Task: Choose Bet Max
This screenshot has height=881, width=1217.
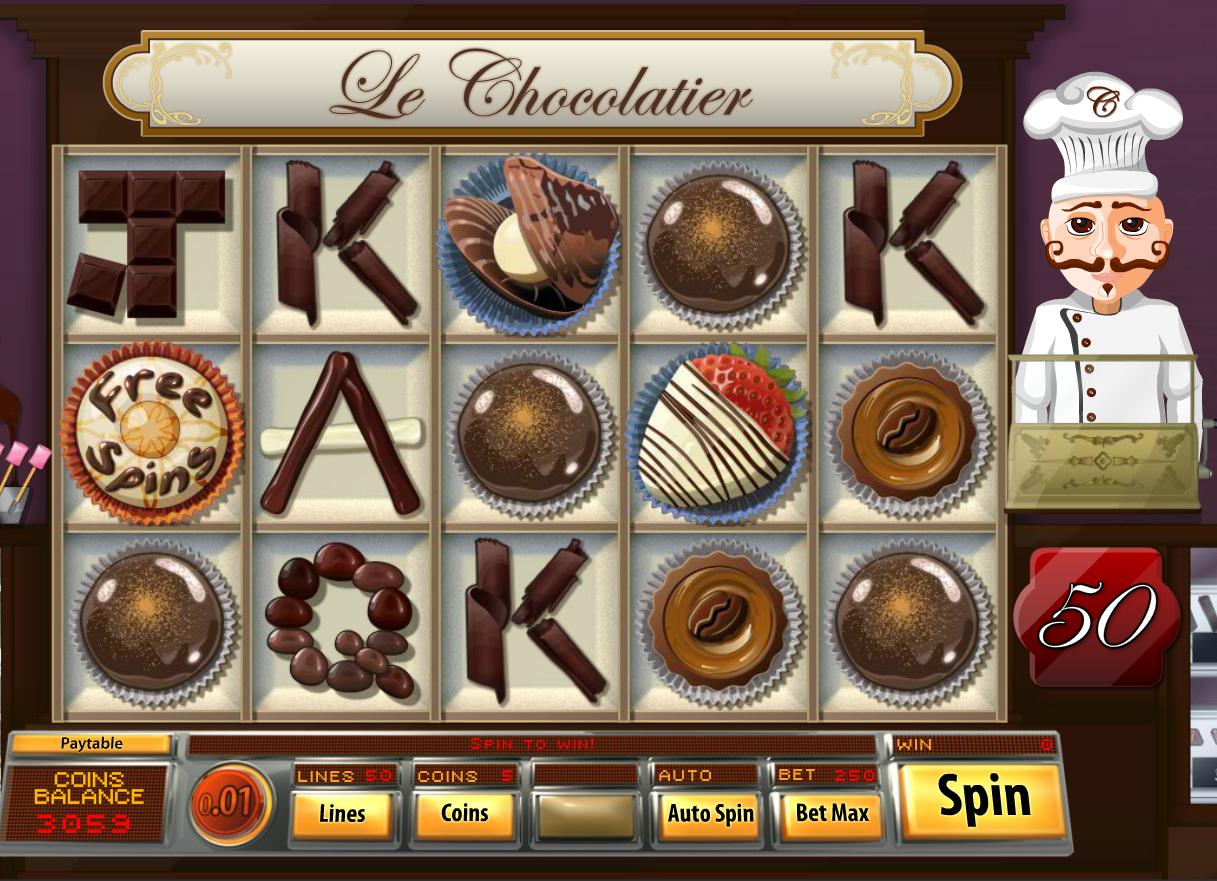Action: pos(831,814)
